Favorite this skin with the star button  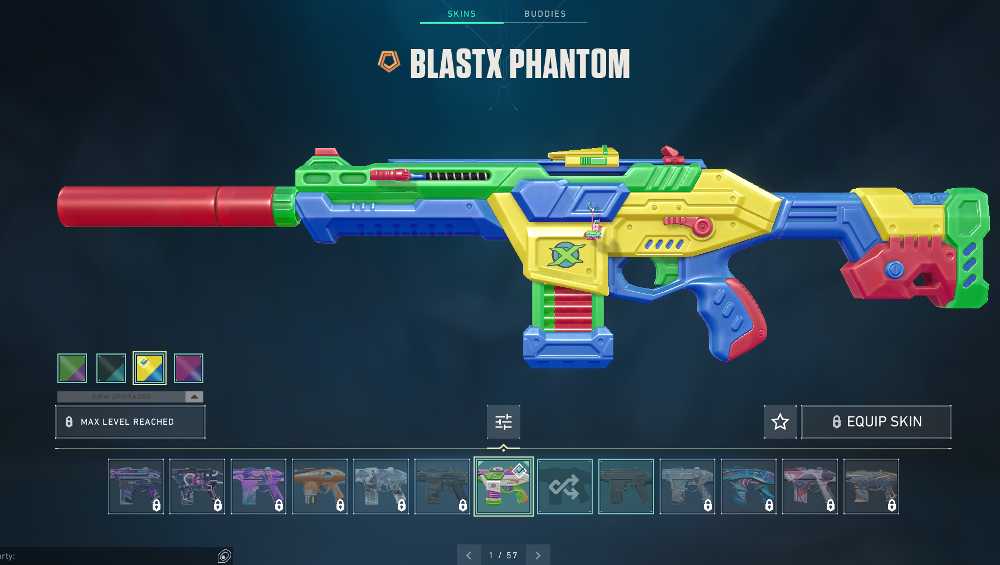(x=780, y=422)
